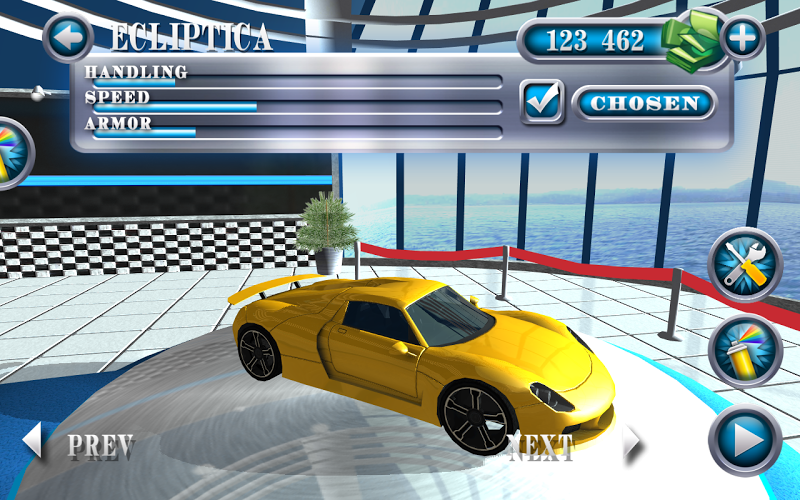Toggle the blue checkmark box
This screenshot has width=800, height=500.
pyautogui.click(x=543, y=102)
